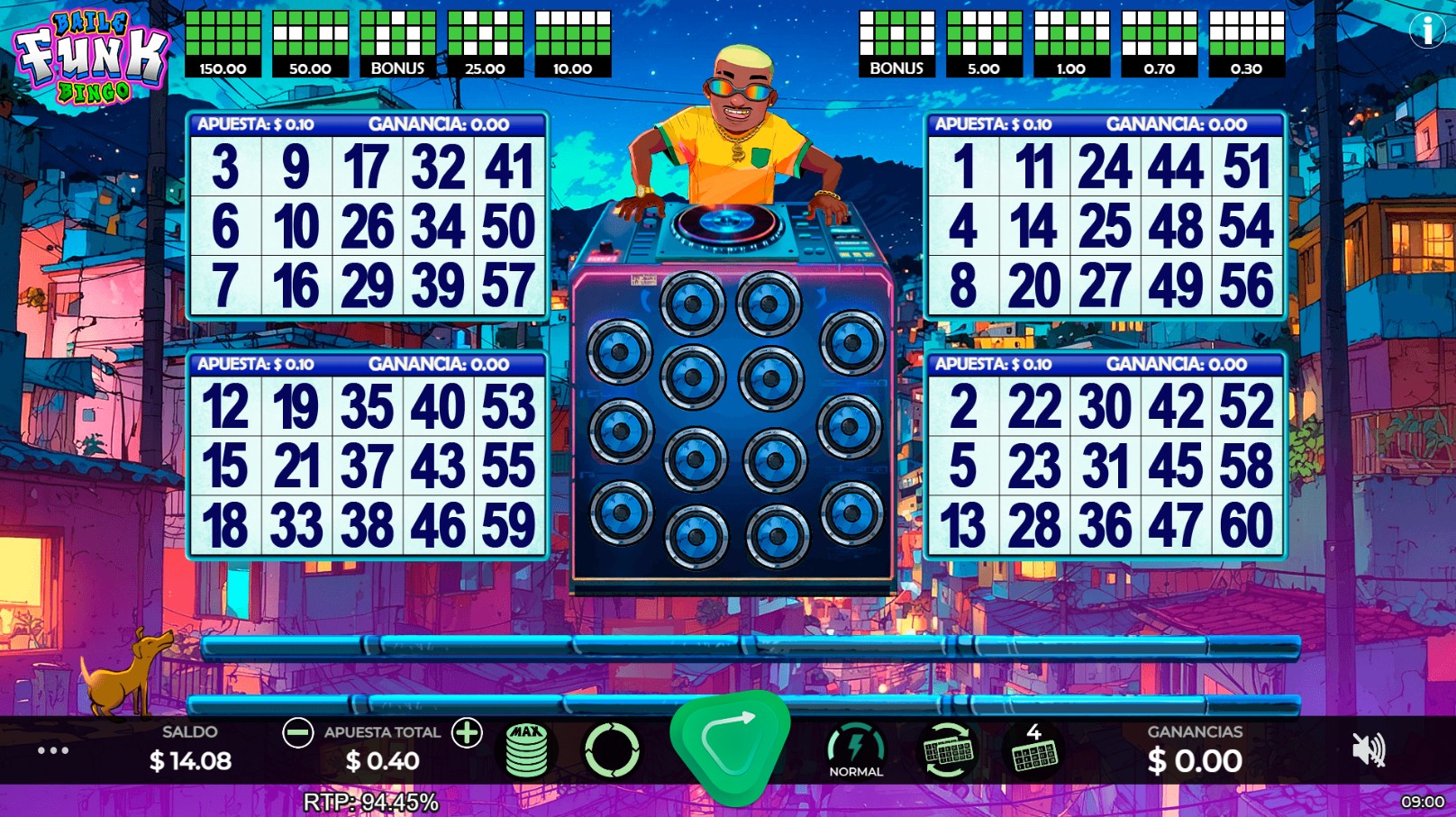Click the top extra-ball progress bar
The height and width of the screenshot is (817, 1456).
pos(748,644)
